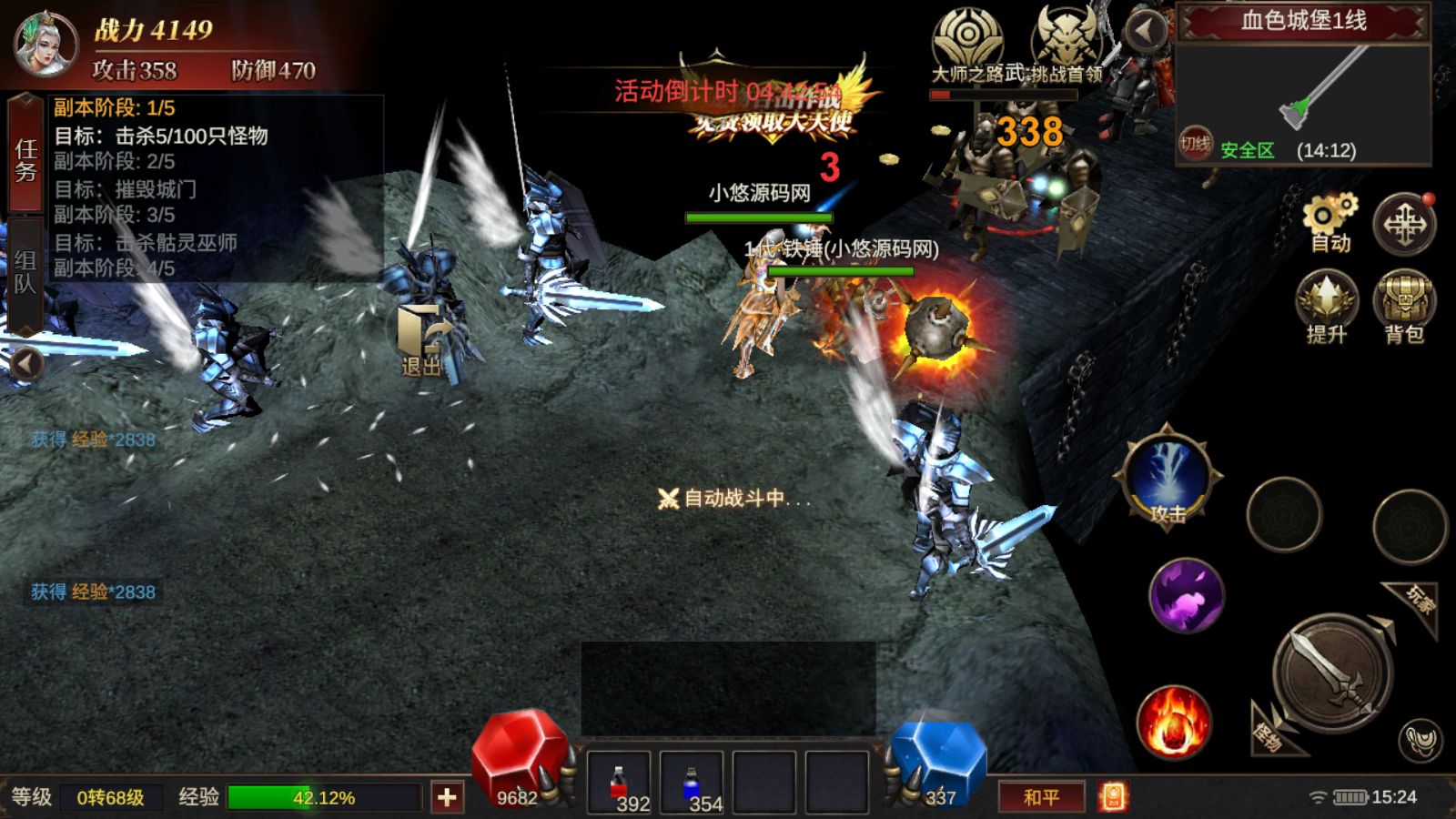Viewport: 1456px width, 819px height.
Task: Use the blue mana potion slot
Action: pos(692,783)
